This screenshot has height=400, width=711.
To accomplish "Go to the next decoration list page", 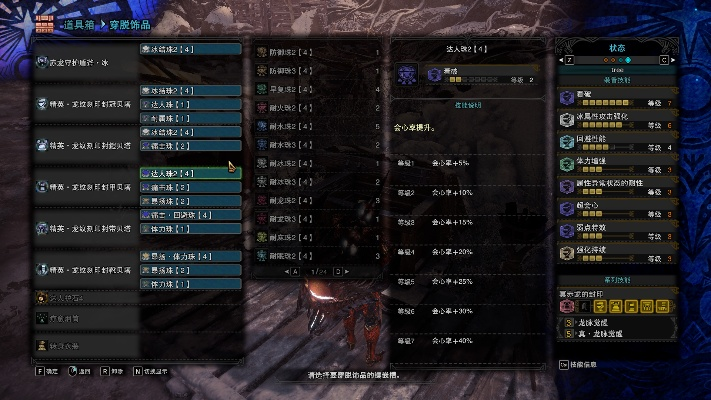I will (x=339, y=271).
